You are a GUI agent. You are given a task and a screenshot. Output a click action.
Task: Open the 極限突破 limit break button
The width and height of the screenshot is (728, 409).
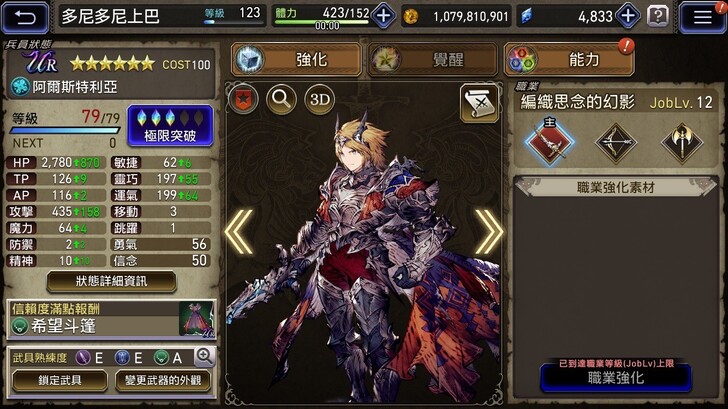(x=170, y=125)
